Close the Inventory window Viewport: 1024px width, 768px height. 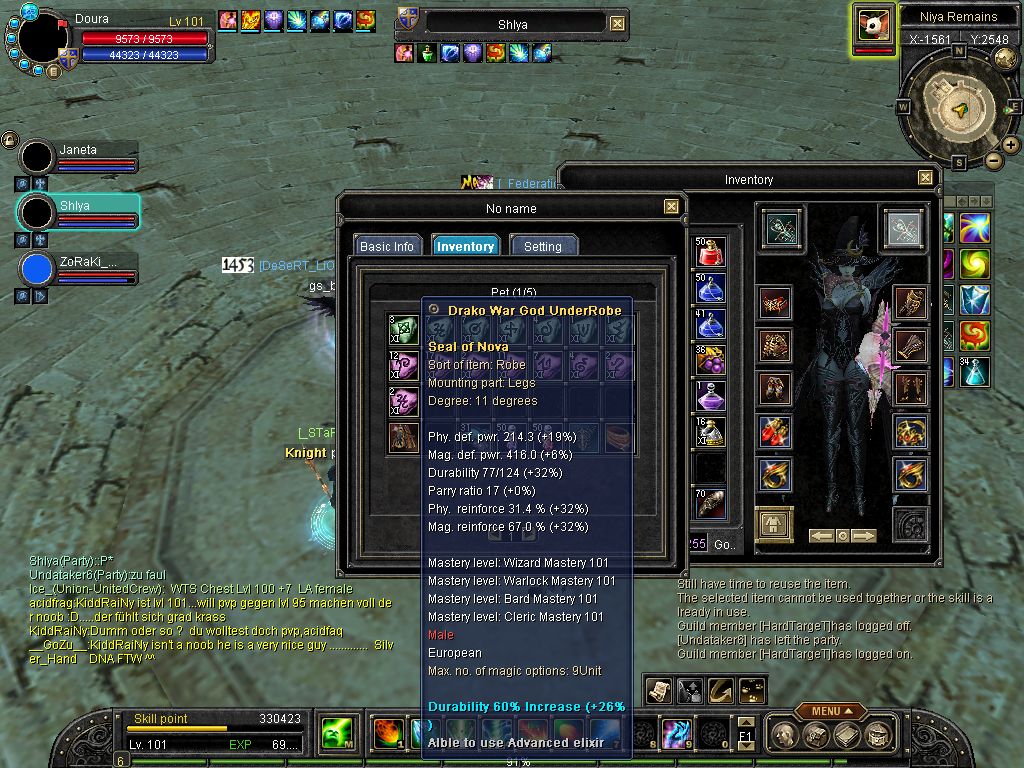point(925,178)
